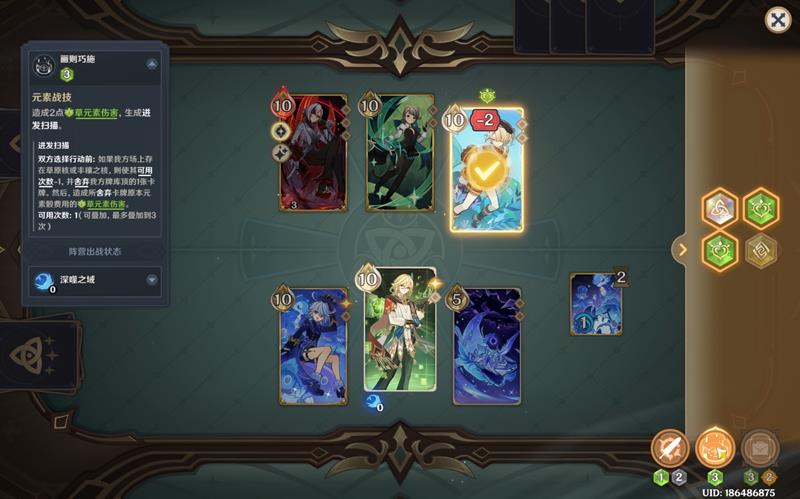The image size is (800, 499).
Task: Confirm the selected elemental skill costing 3
Action: tap(714, 448)
